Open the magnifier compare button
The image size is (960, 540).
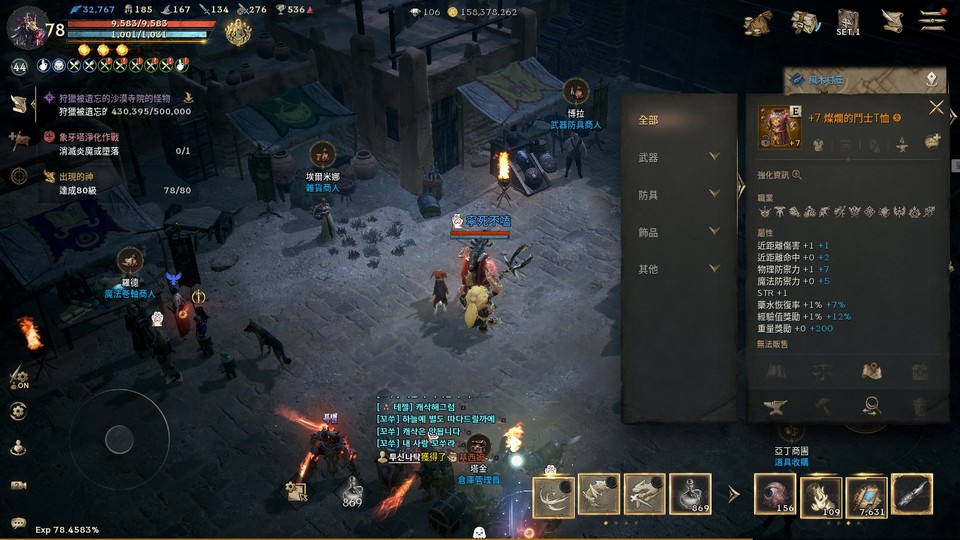(871, 406)
